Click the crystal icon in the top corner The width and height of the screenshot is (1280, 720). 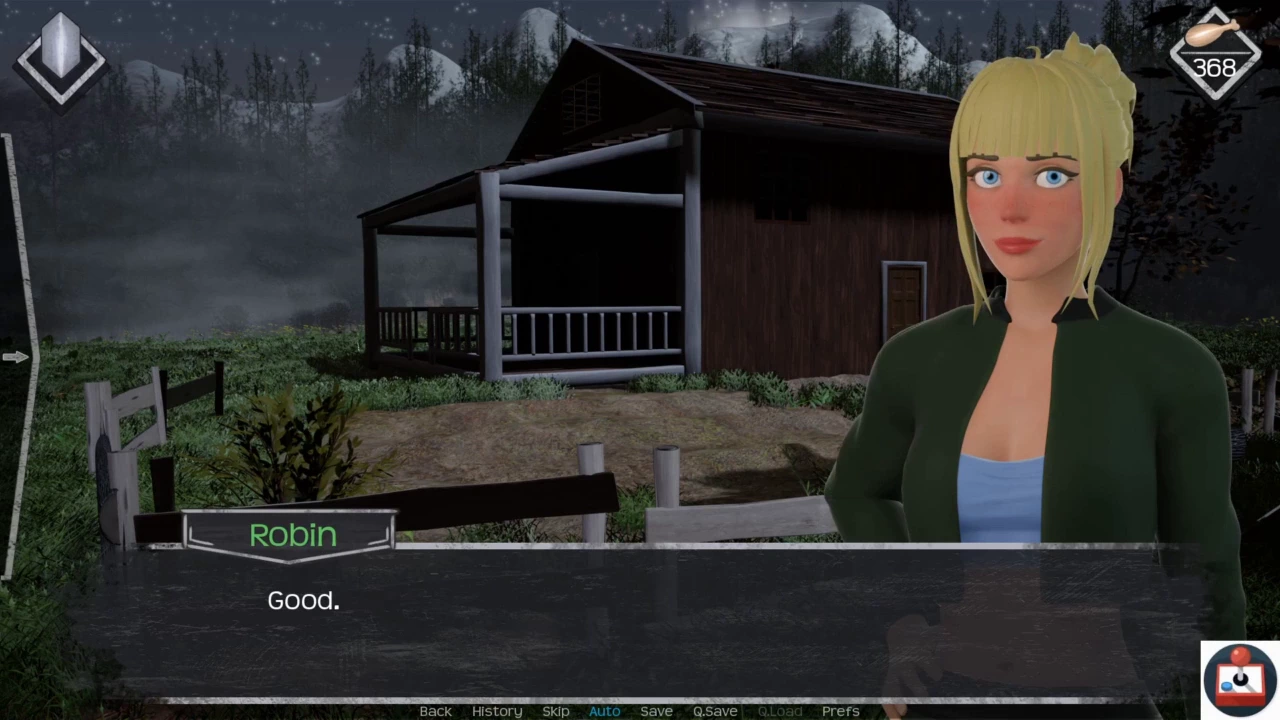(60, 60)
